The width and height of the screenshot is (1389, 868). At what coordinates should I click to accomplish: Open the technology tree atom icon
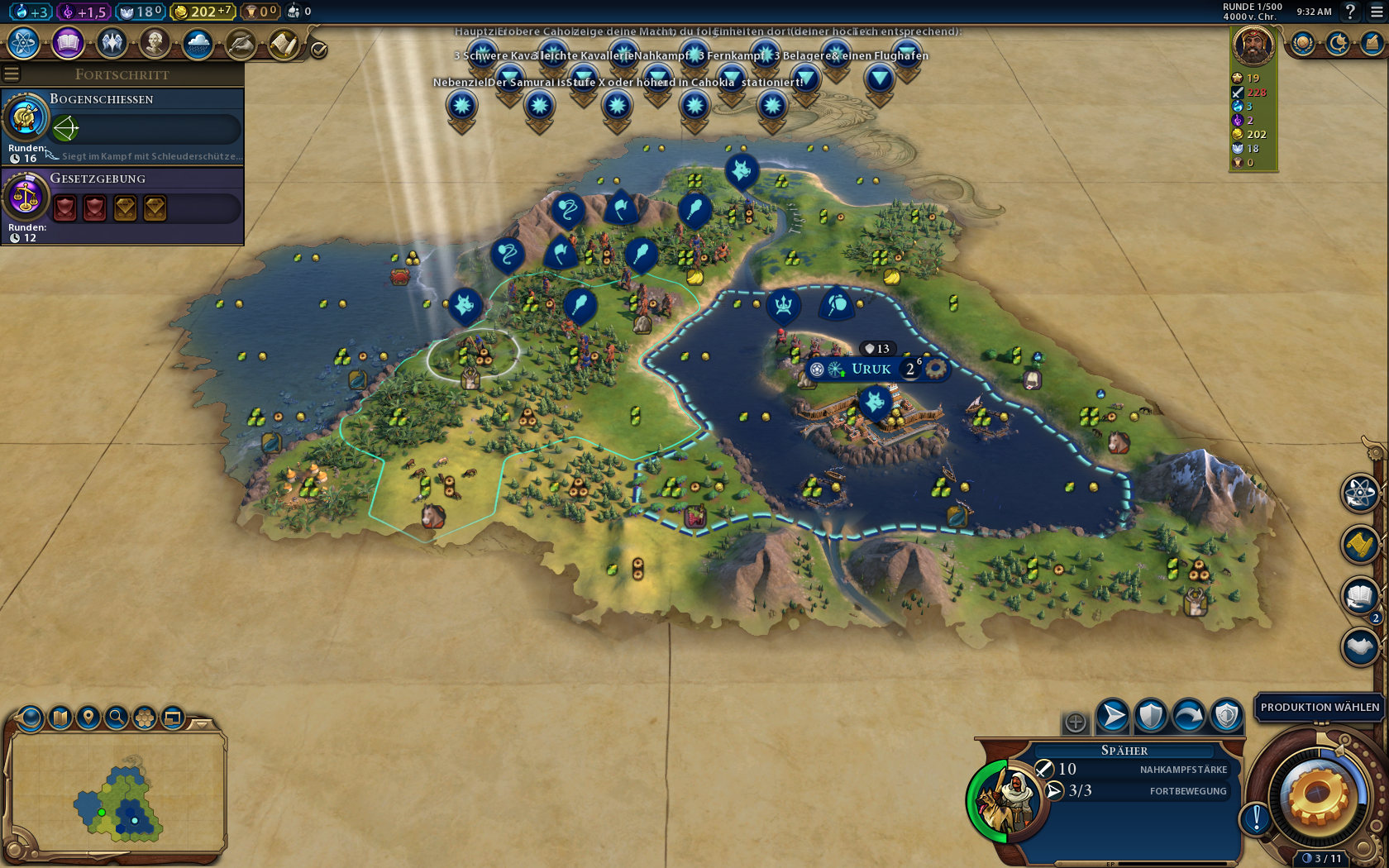pyautogui.click(x=24, y=43)
